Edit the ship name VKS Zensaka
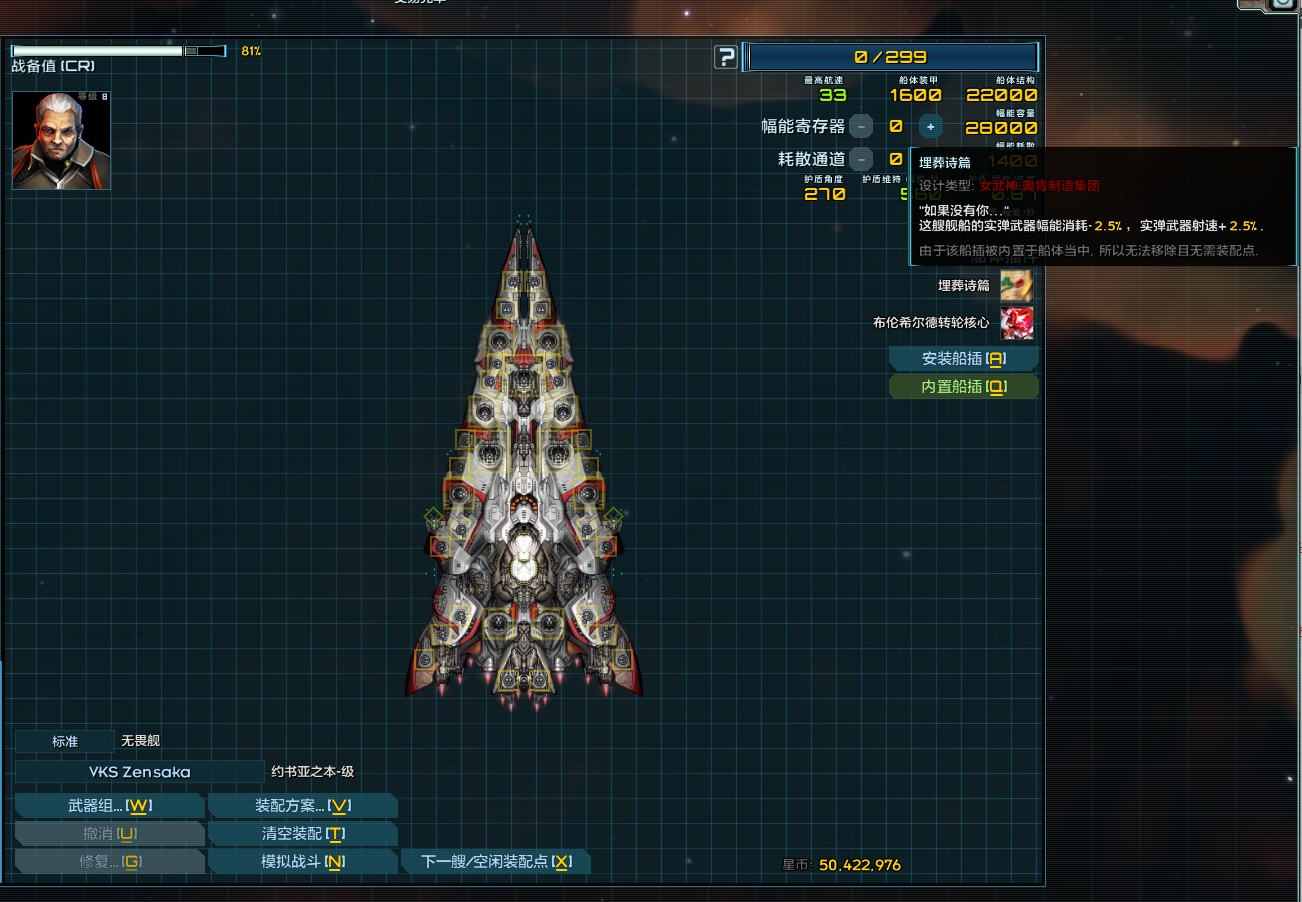Viewport: 1302px width, 902px height. click(139, 772)
